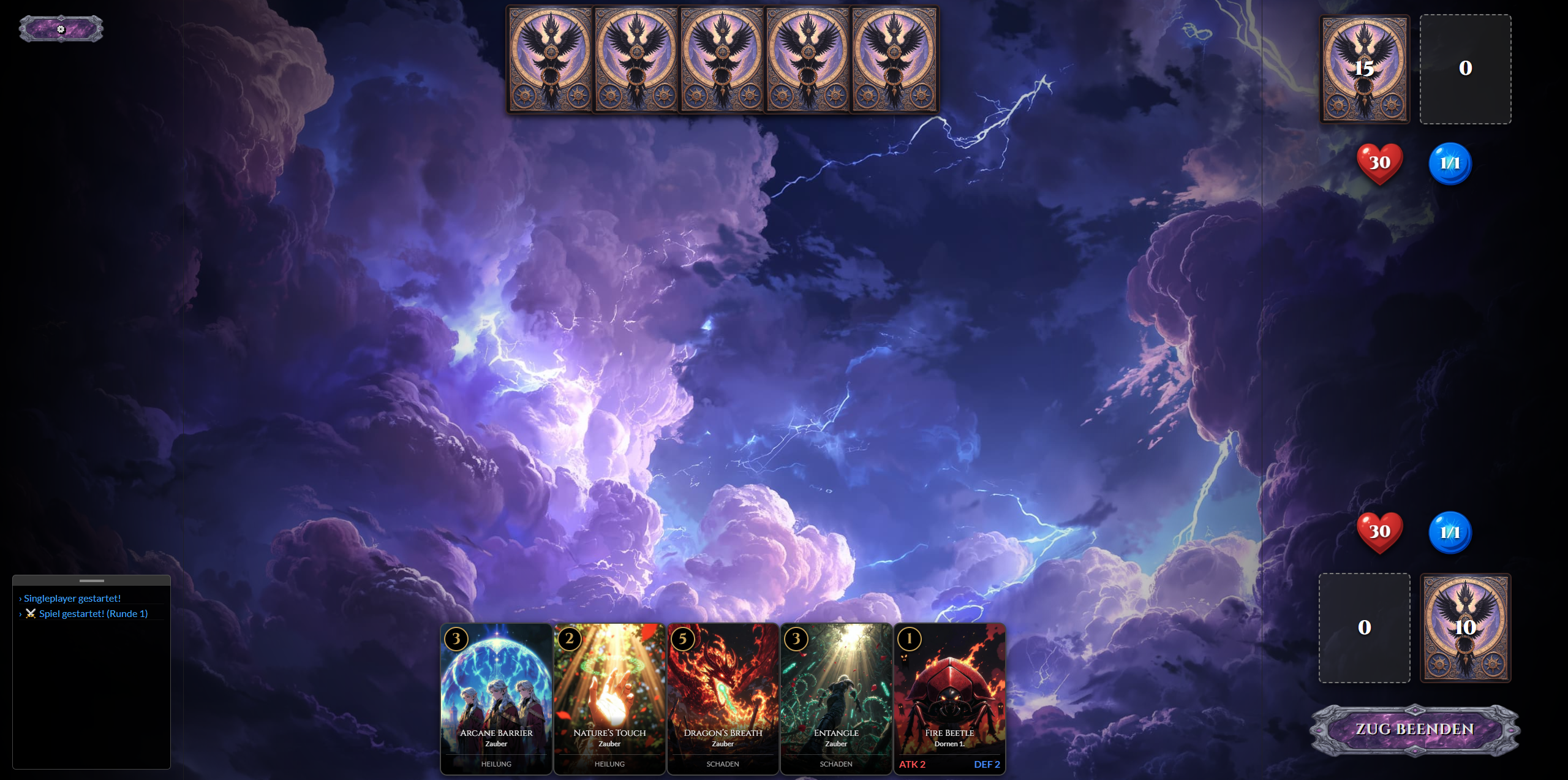The height and width of the screenshot is (780, 1568).
Task: Click the Singleplayer gestartet log entry
Action: [72, 598]
